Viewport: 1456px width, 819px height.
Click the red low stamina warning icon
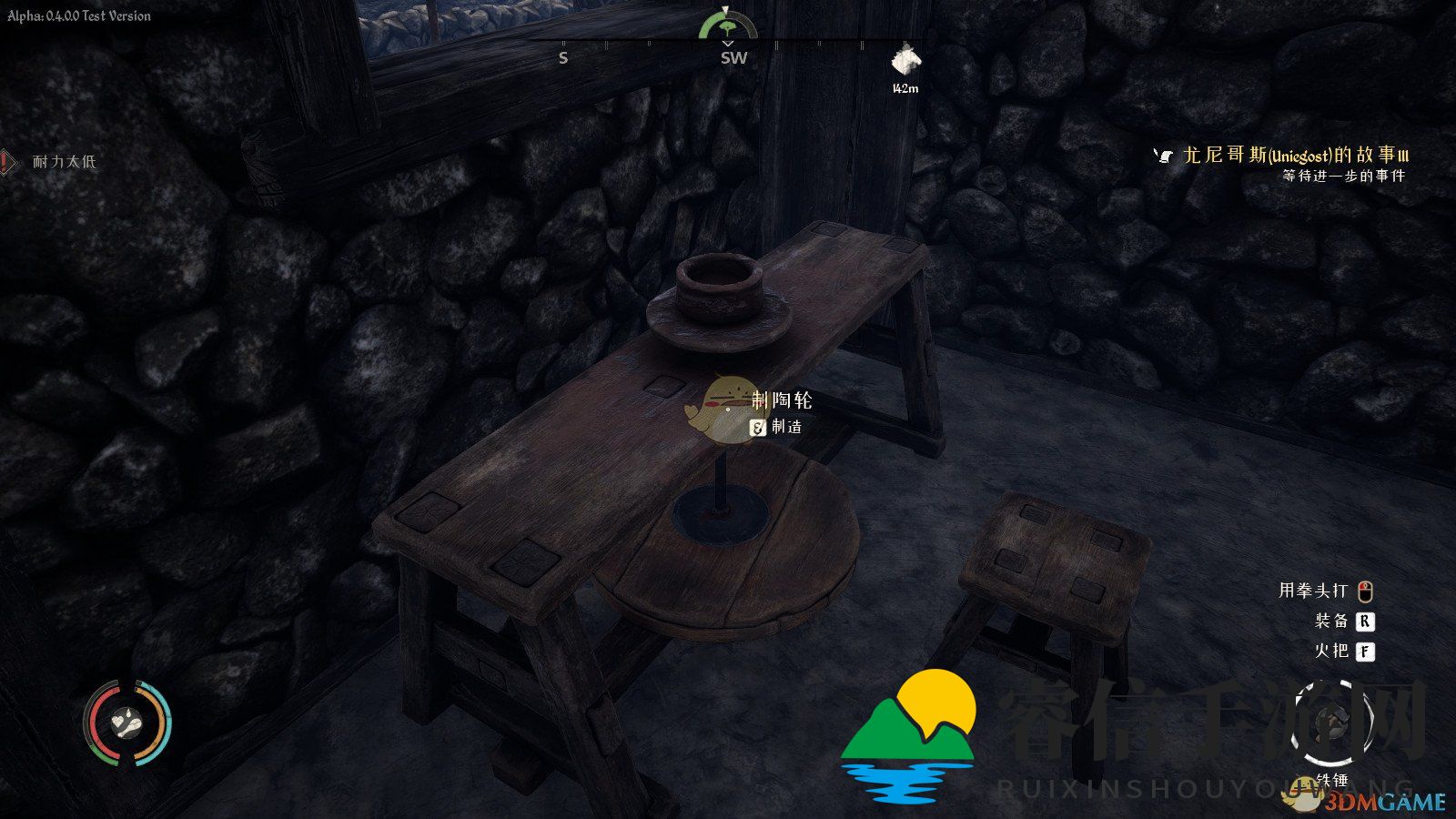coord(7,162)
